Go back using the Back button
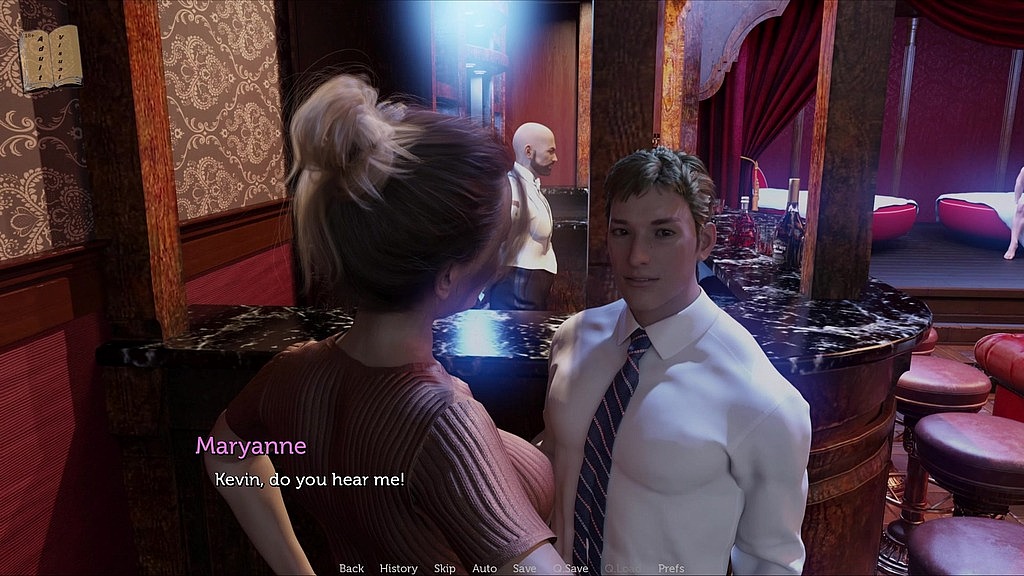 [x=351, y=568]
